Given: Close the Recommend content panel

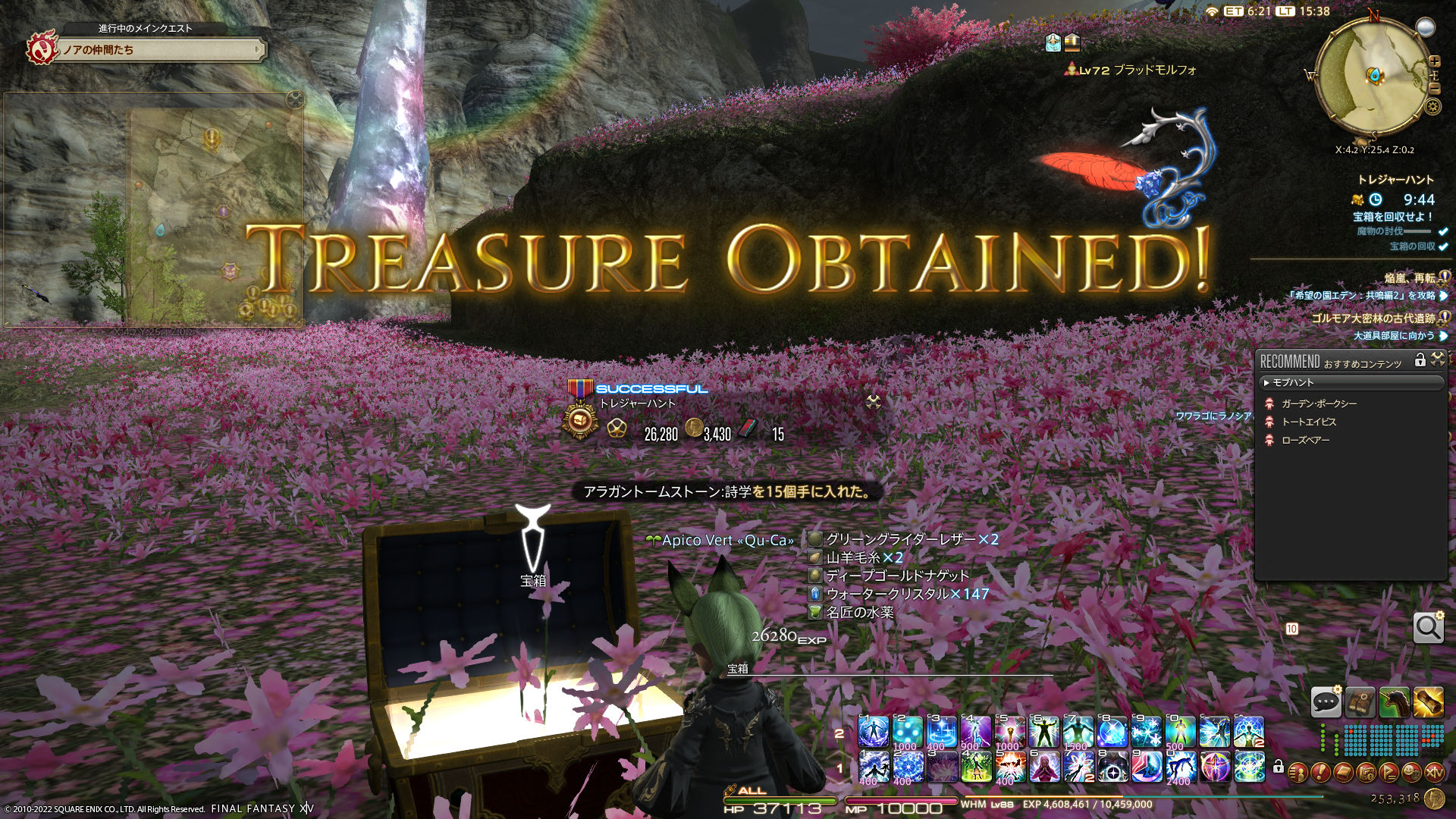Looking at the screenshot, I should [x=1438, y=360].
